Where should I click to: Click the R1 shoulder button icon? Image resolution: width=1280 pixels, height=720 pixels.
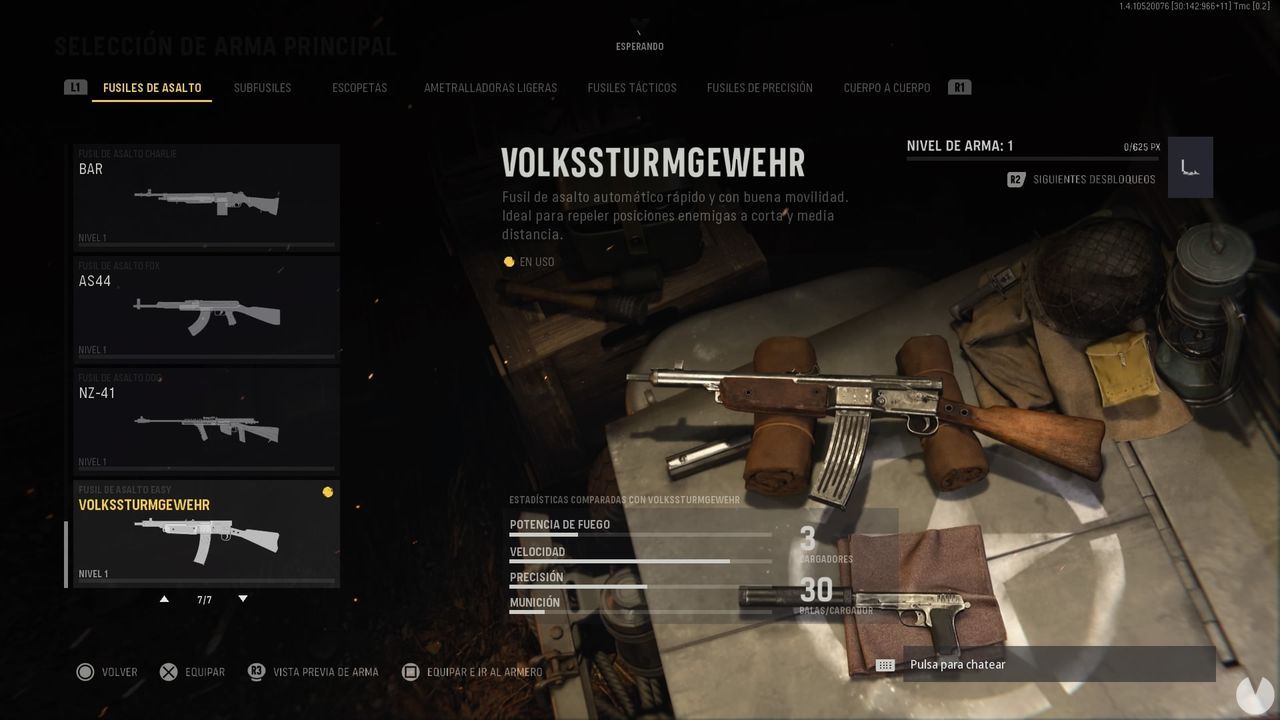(959, 87)
